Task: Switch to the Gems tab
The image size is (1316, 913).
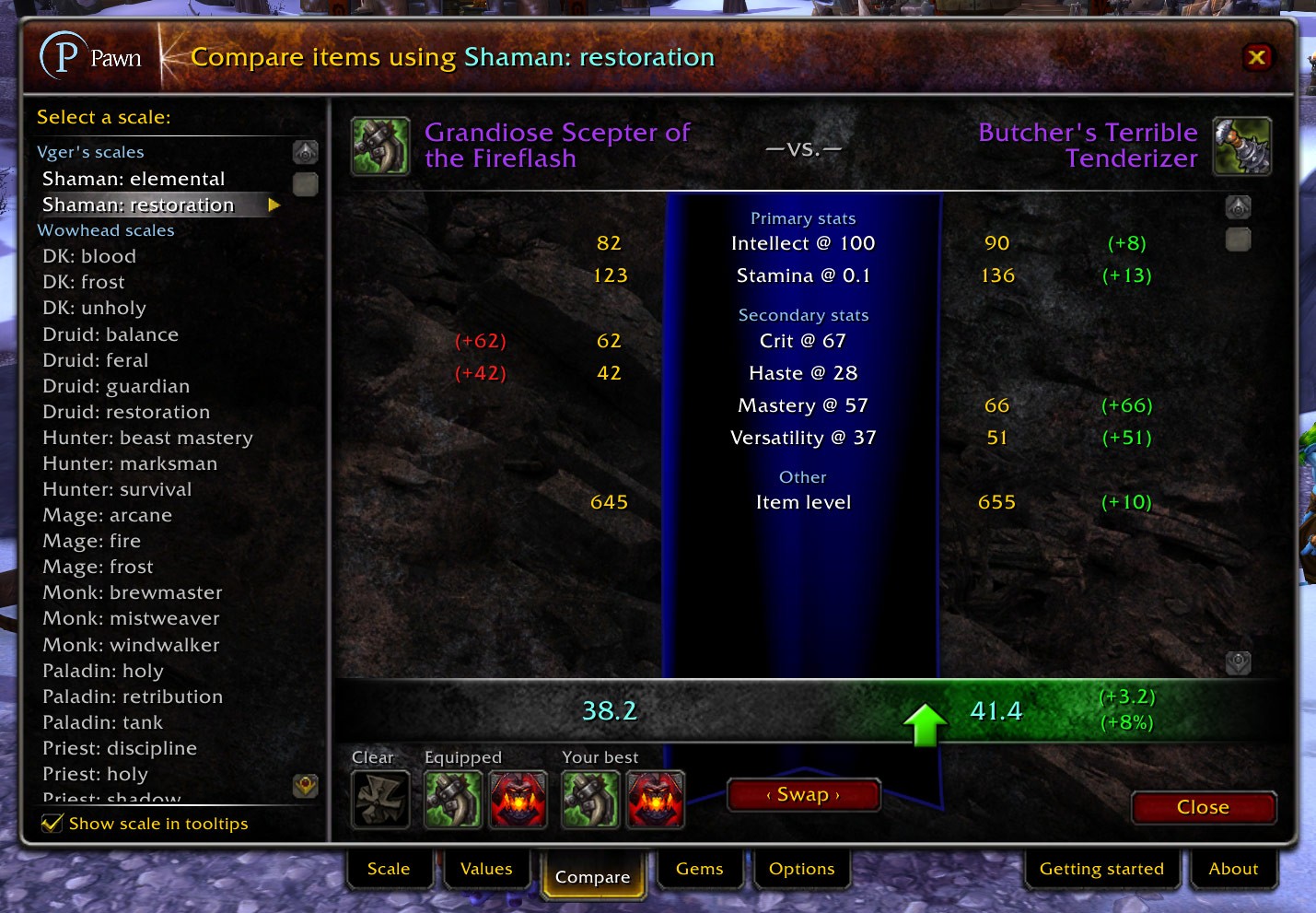Action: tap(699, 869)
